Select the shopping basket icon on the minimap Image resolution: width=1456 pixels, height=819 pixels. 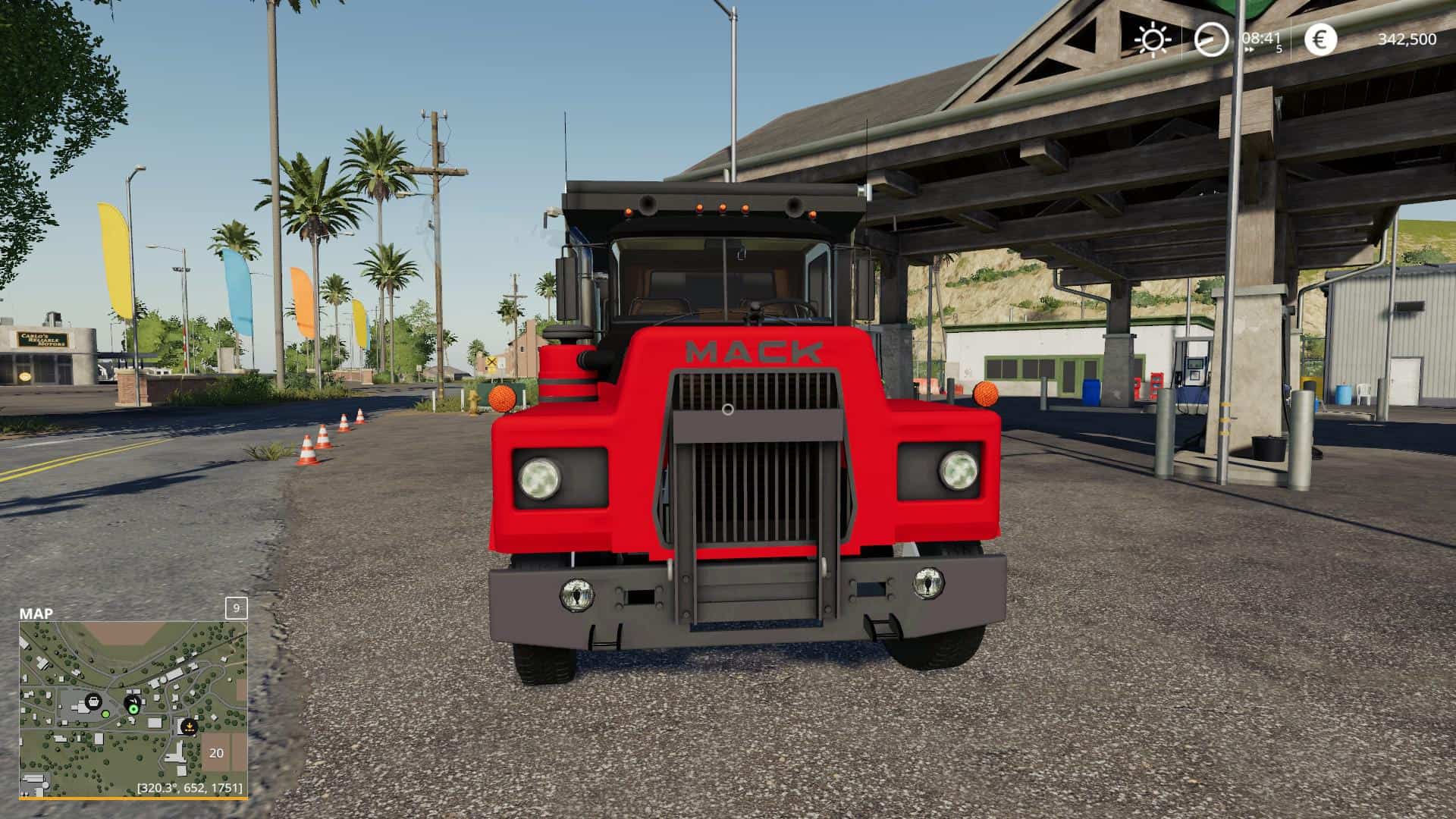(93, 701)
